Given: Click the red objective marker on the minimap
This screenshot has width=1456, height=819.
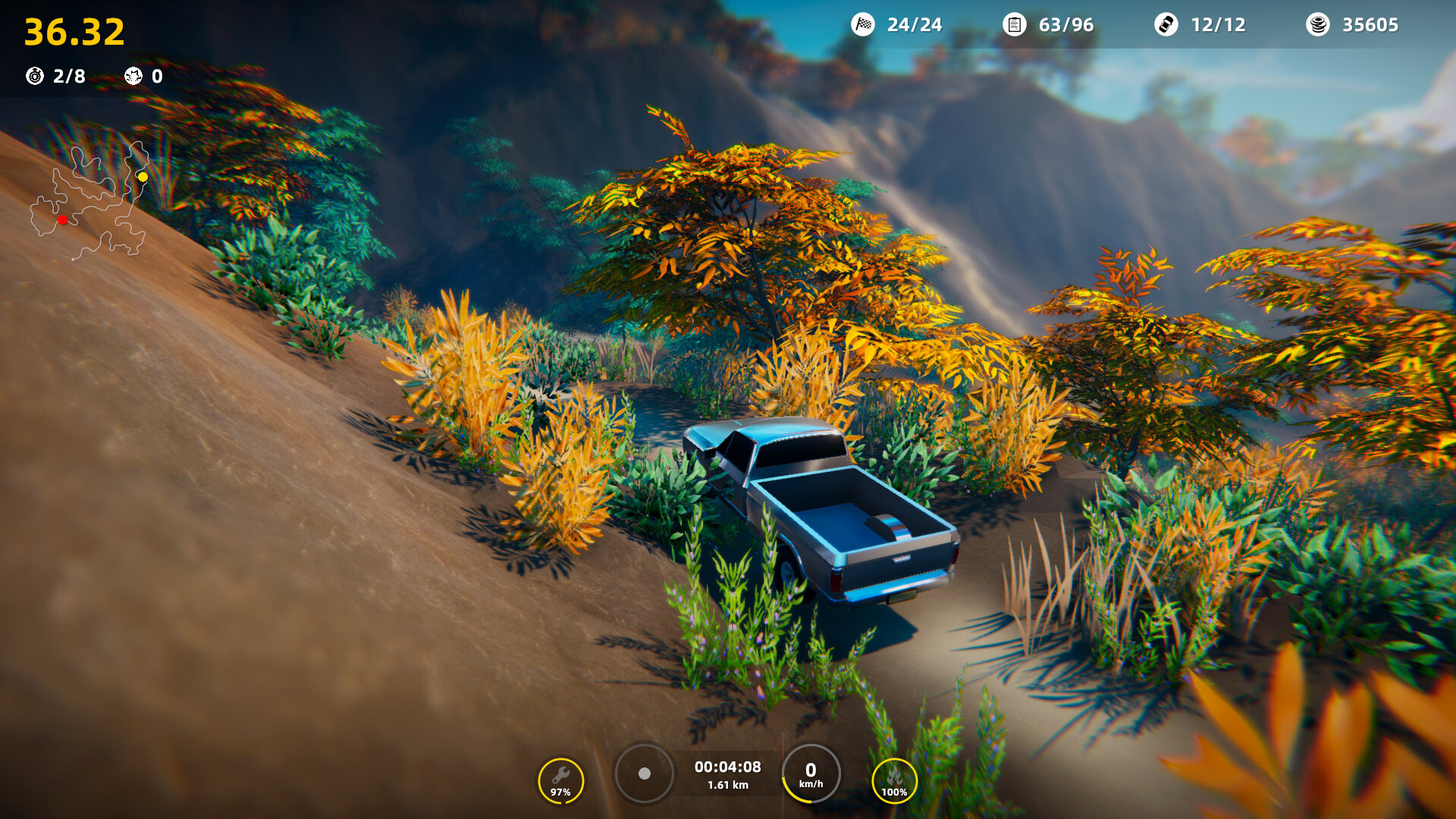Looking at the screenshot, I should [x=62, y=220].
